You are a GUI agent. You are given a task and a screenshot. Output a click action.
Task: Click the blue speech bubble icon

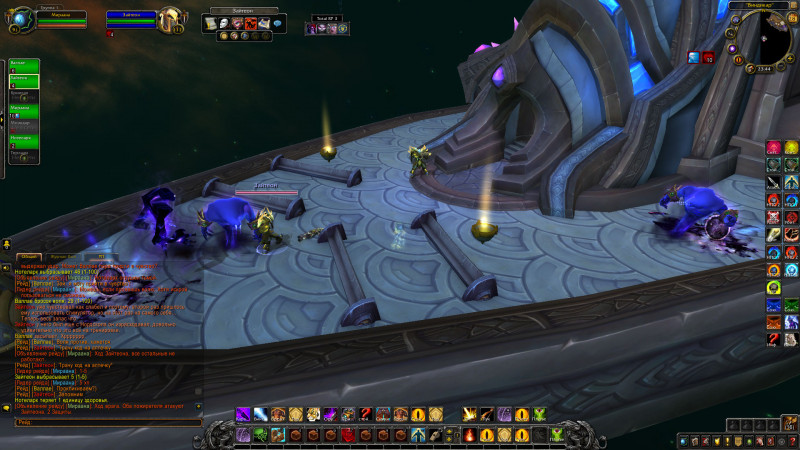pyautogui.click(x=277, y=23)
